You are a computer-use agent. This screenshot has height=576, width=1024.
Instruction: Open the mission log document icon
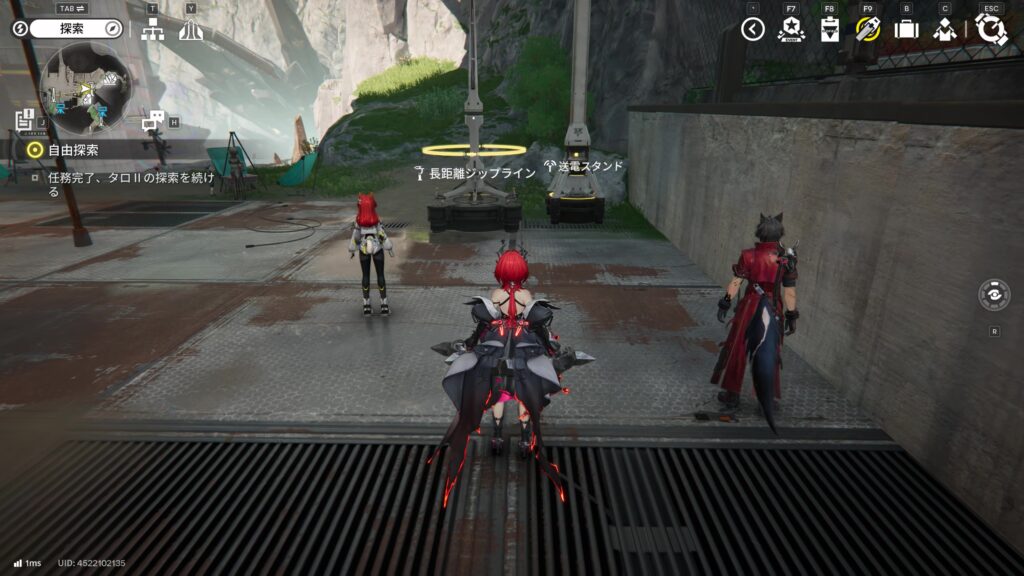pyautogui.click(x=25, y=121)
